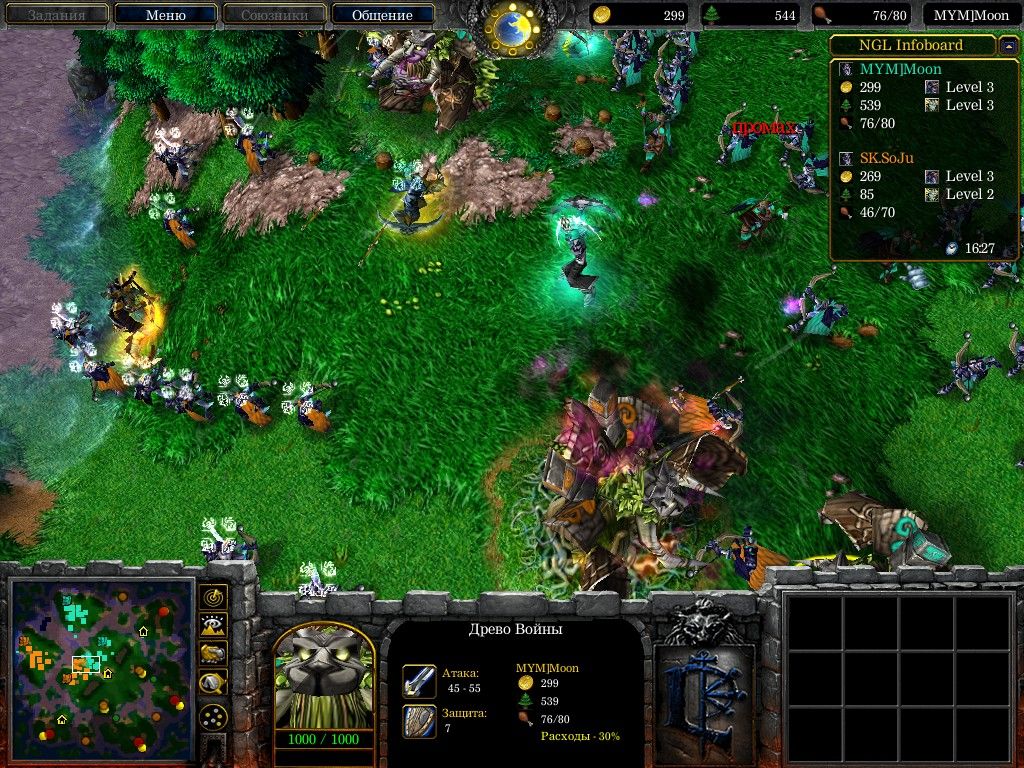The height and width of the screenshot is (768, 1024).
Task: Click the Древо Войны unit portrait
Action: coord(324,681)
